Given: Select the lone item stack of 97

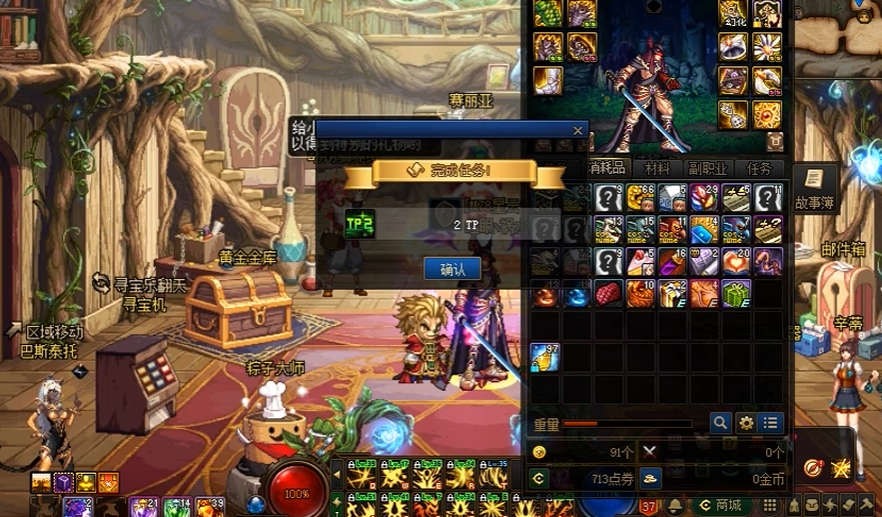Looking at the screenshot, I should coord(545,357).
